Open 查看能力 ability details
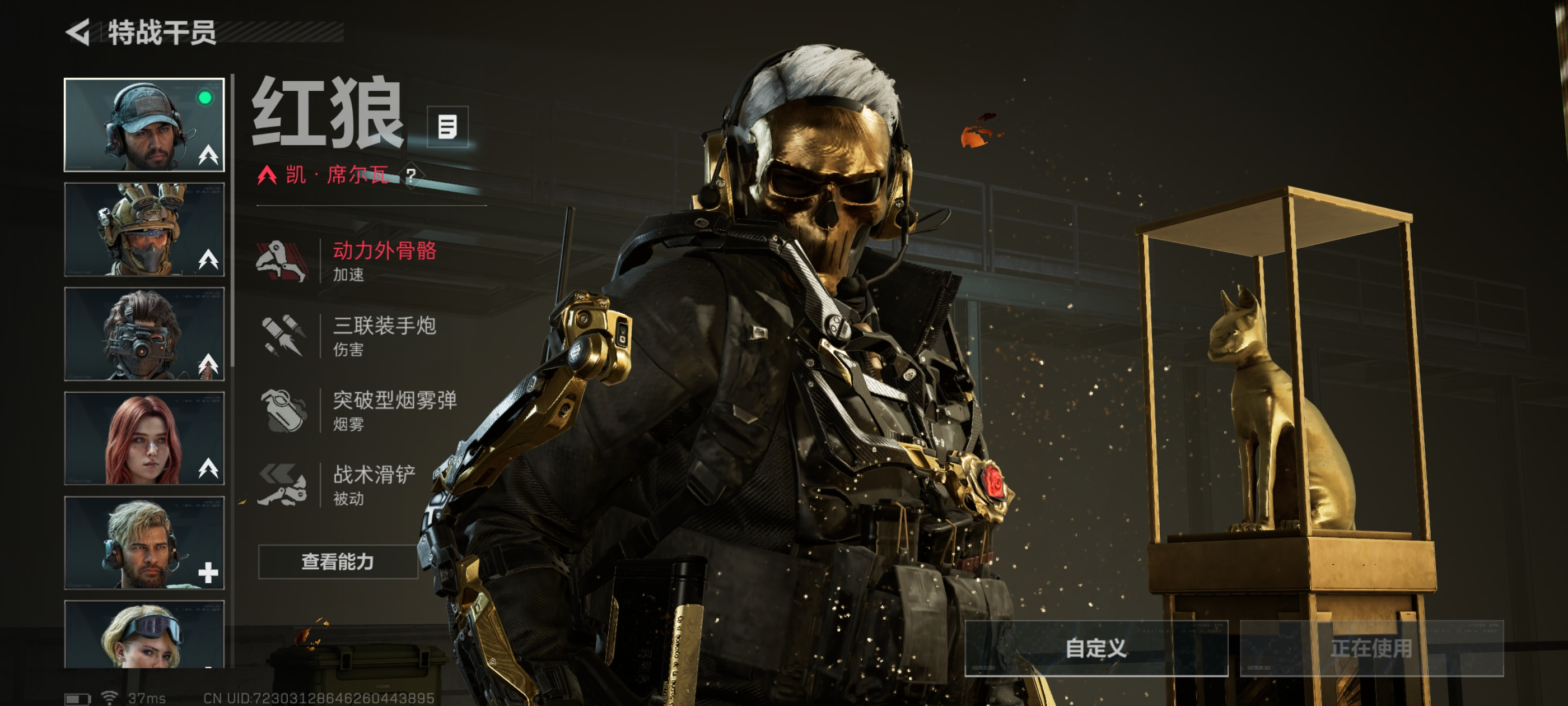The image size is (1568, 706). point(338,561)
